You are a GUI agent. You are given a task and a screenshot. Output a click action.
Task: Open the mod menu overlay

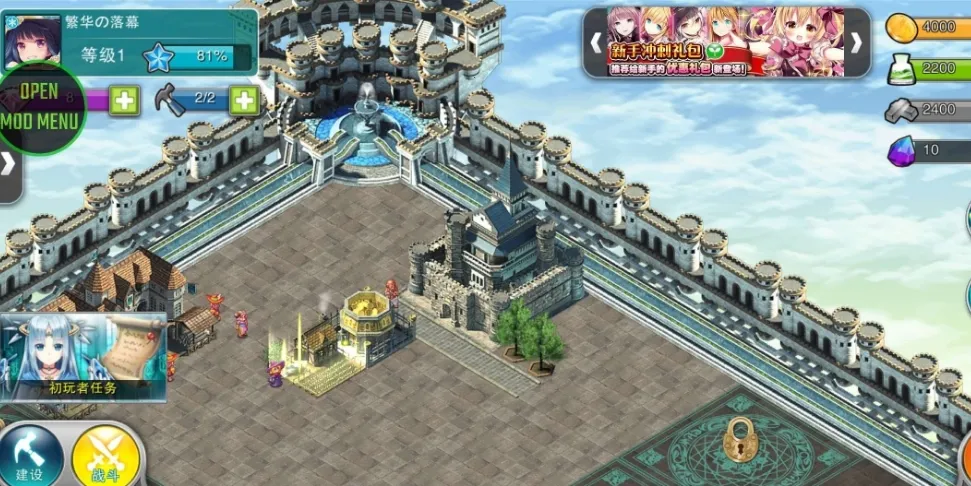point(40,108)
